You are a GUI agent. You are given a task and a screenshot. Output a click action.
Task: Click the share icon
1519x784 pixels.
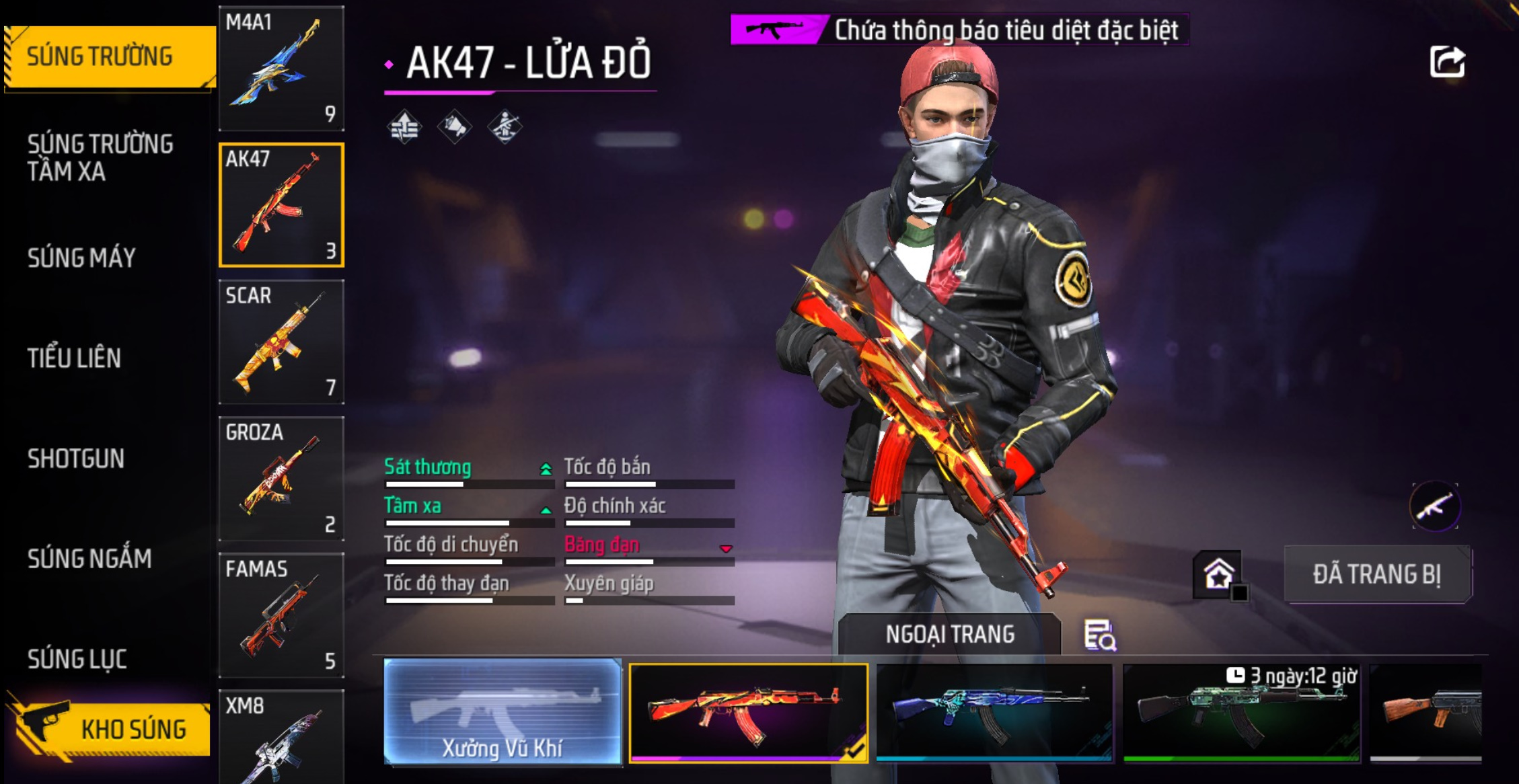1447,63
